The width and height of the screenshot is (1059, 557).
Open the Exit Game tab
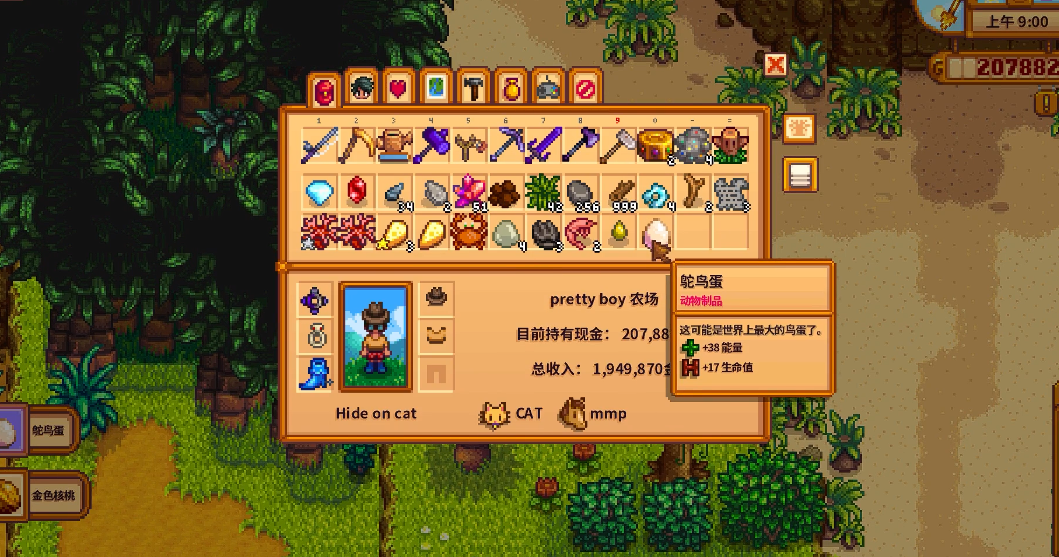[x=584, y=88]
